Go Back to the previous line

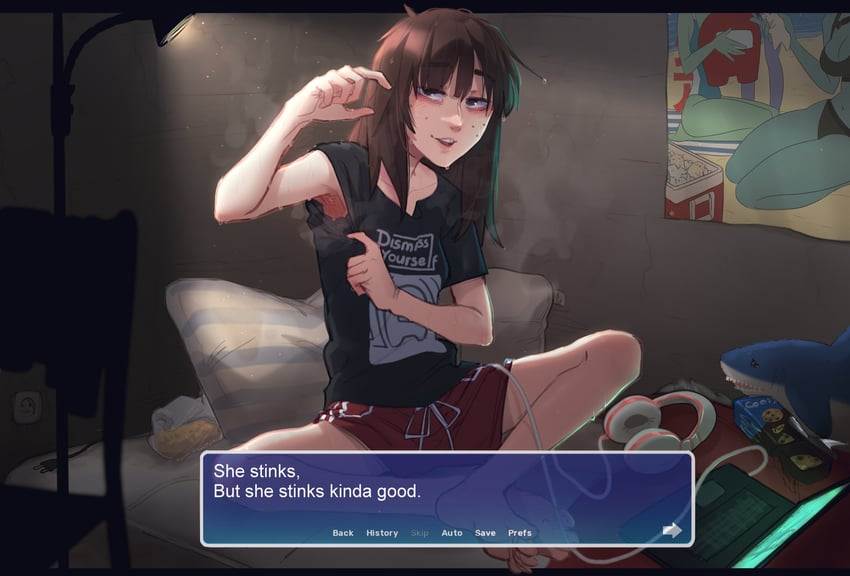(343, 533)
